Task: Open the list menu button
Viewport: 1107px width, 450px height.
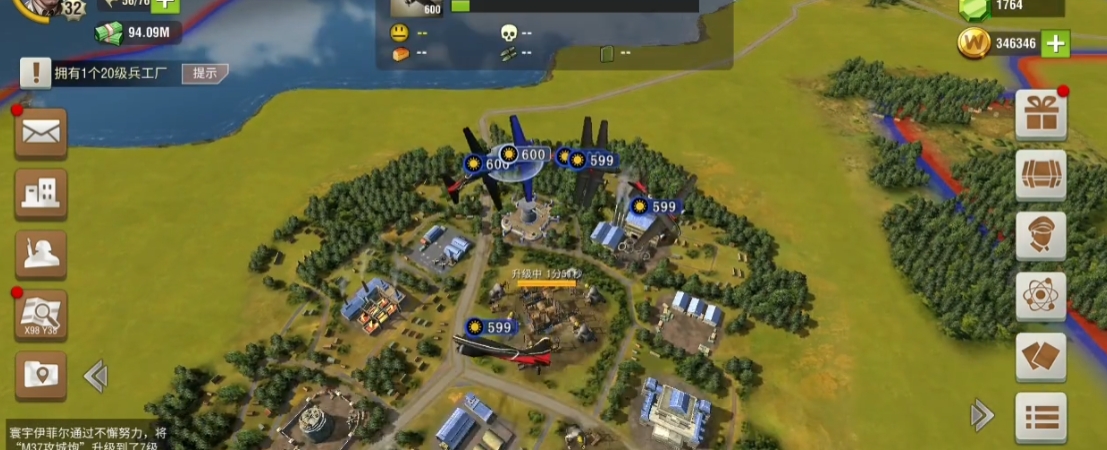Action: coord(1040,416)
